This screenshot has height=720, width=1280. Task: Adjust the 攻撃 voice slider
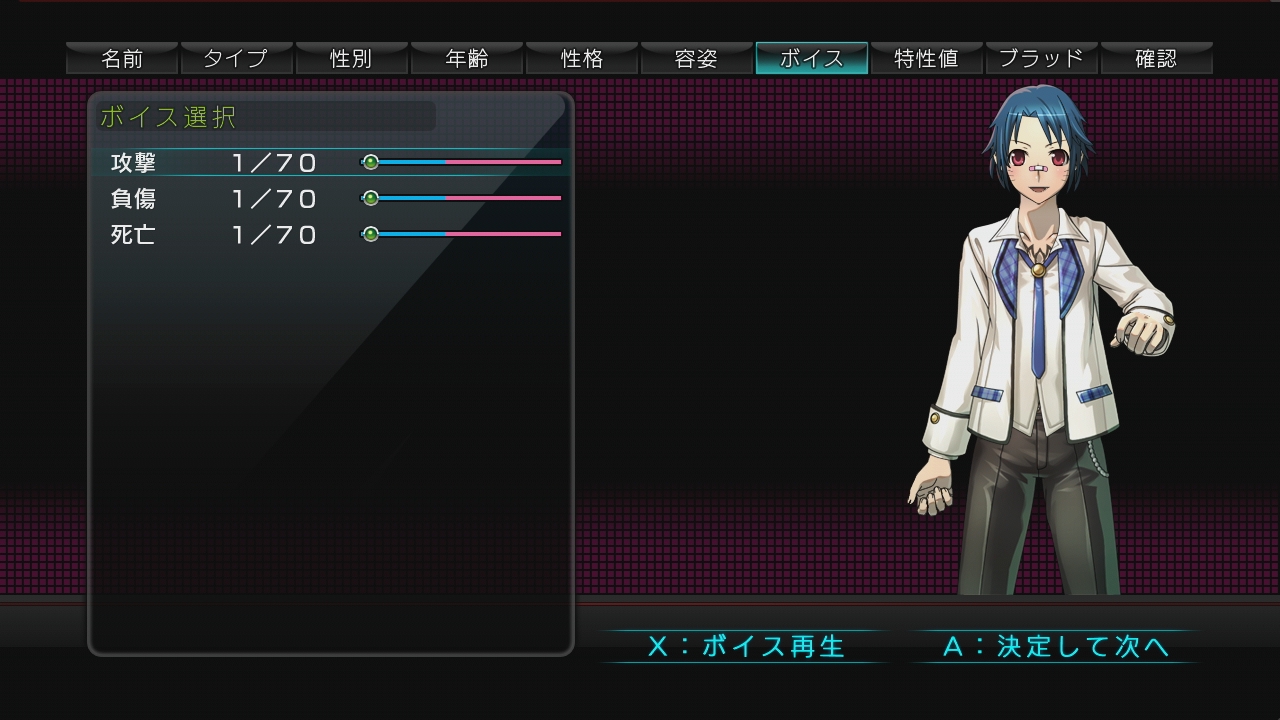462,162
